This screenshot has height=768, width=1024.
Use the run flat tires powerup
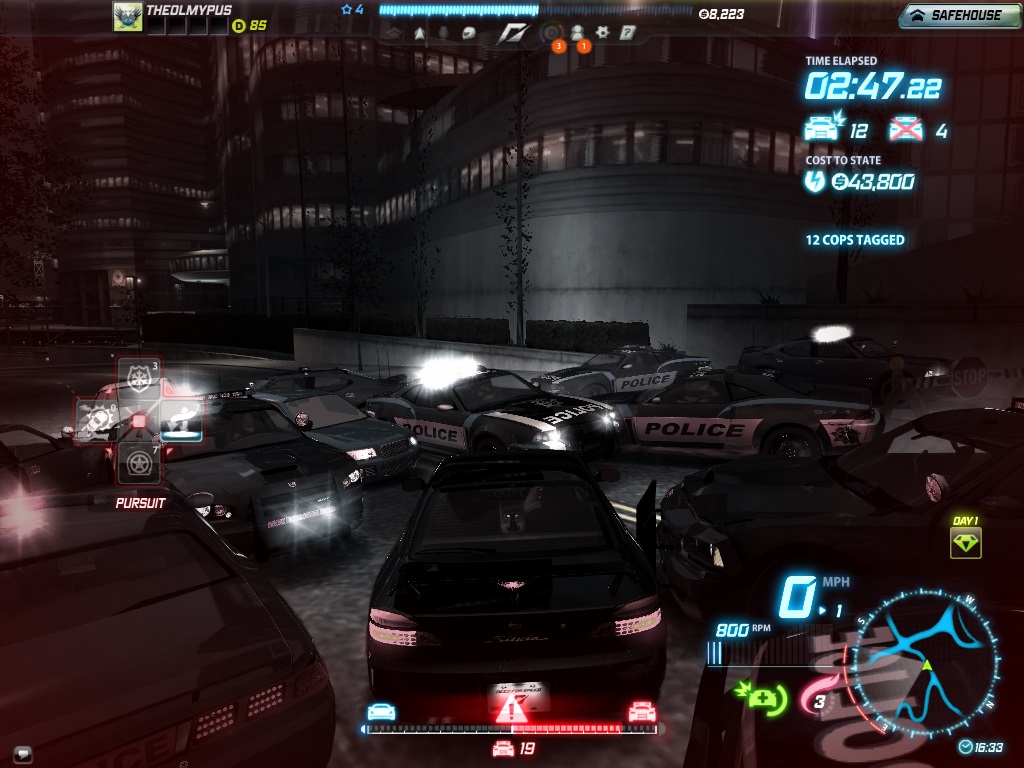tap(139, 462)
